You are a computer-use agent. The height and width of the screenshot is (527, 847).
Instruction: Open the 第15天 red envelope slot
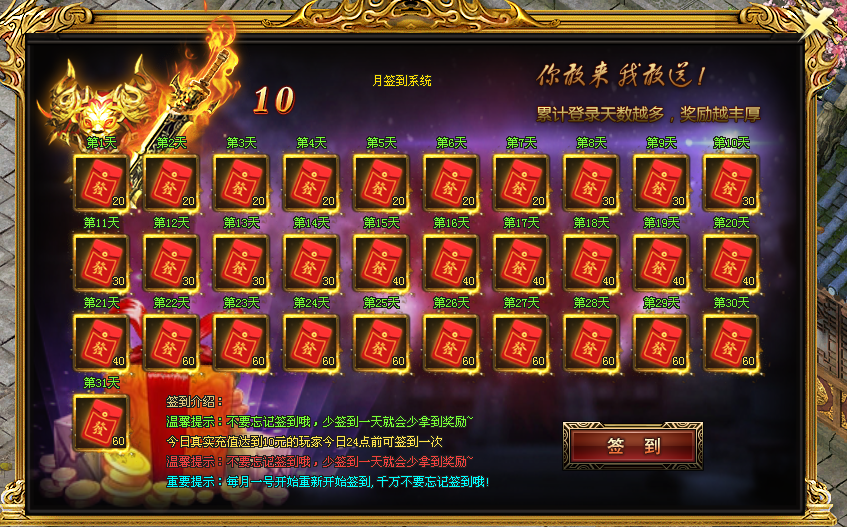pos(381,263)
